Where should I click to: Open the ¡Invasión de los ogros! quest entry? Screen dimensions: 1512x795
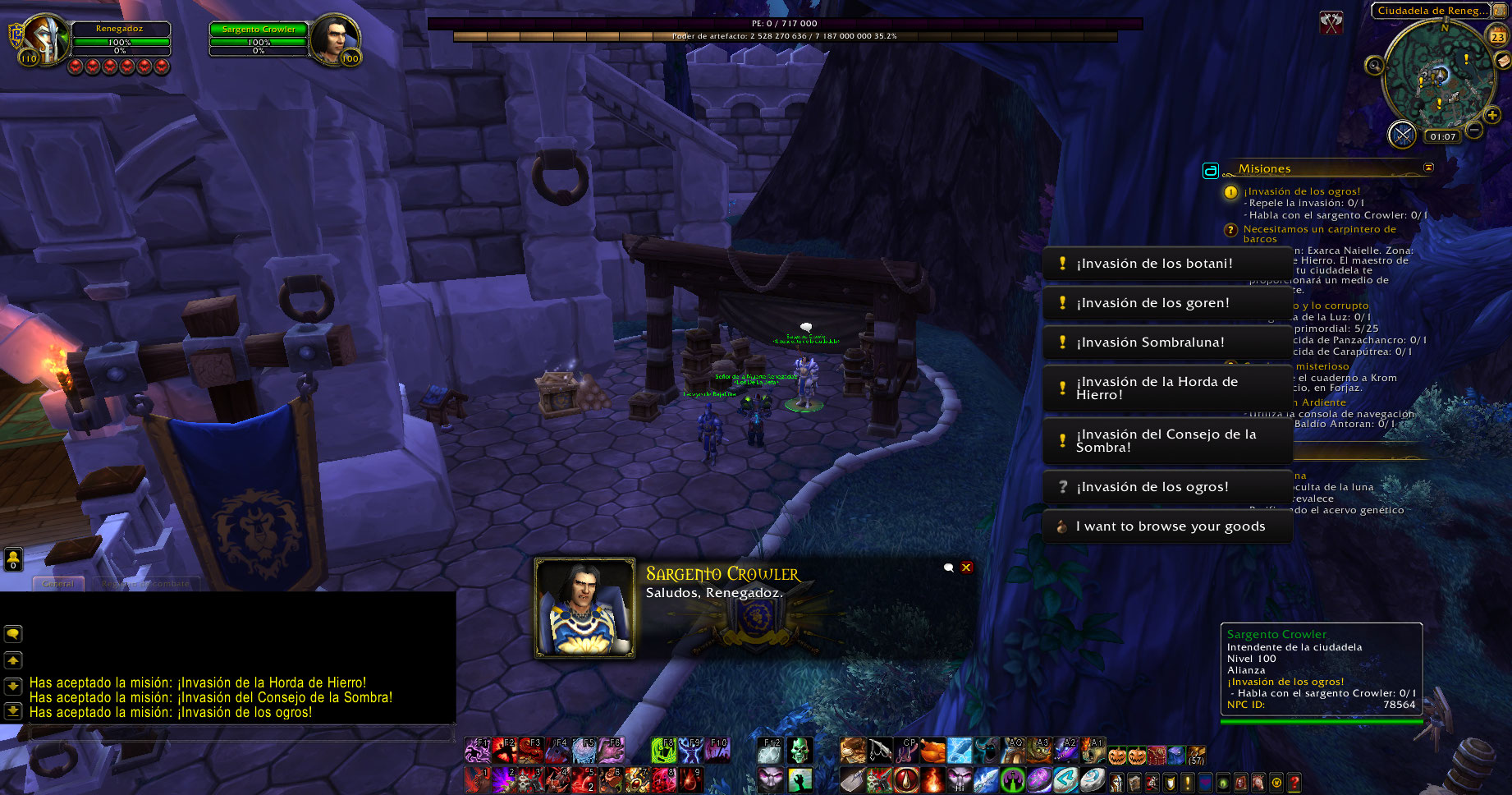point(1166,487)
